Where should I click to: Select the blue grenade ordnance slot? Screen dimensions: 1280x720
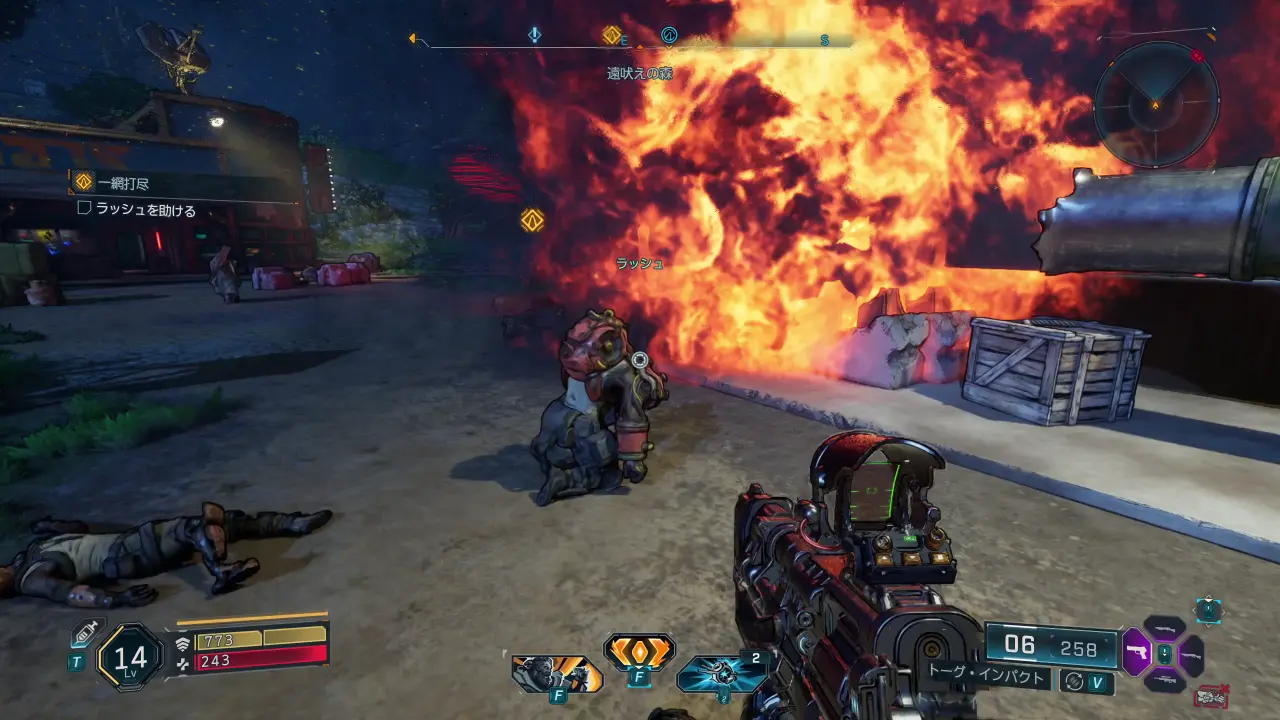(722, 674)
